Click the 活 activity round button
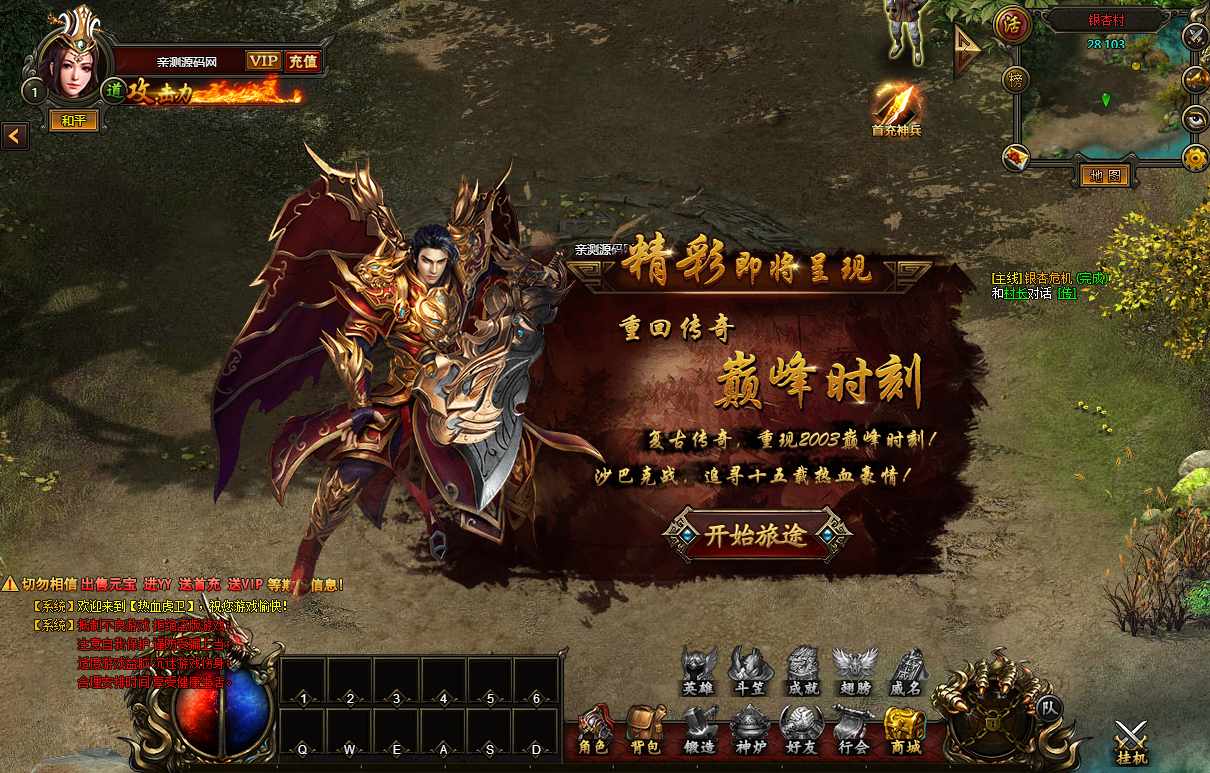This screenshot has height=773, width=1210. coord(1013,24)
